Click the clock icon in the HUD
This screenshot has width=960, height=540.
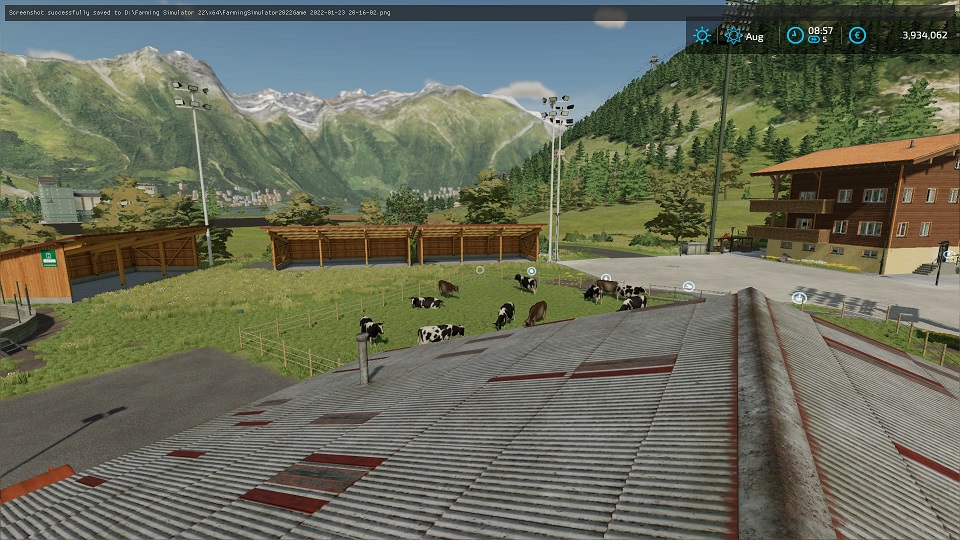coord(795,35)
